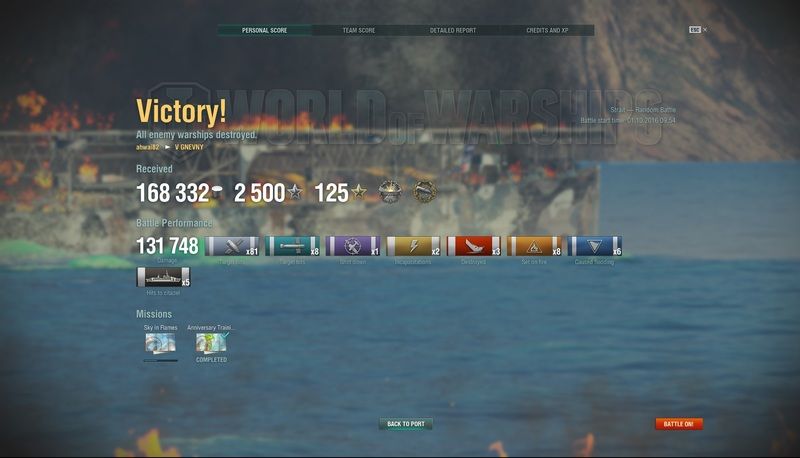The height and width of the screenshot is (458, 800).
Task: Click the purple Shot down ribbon
Action: coord(352,246)
